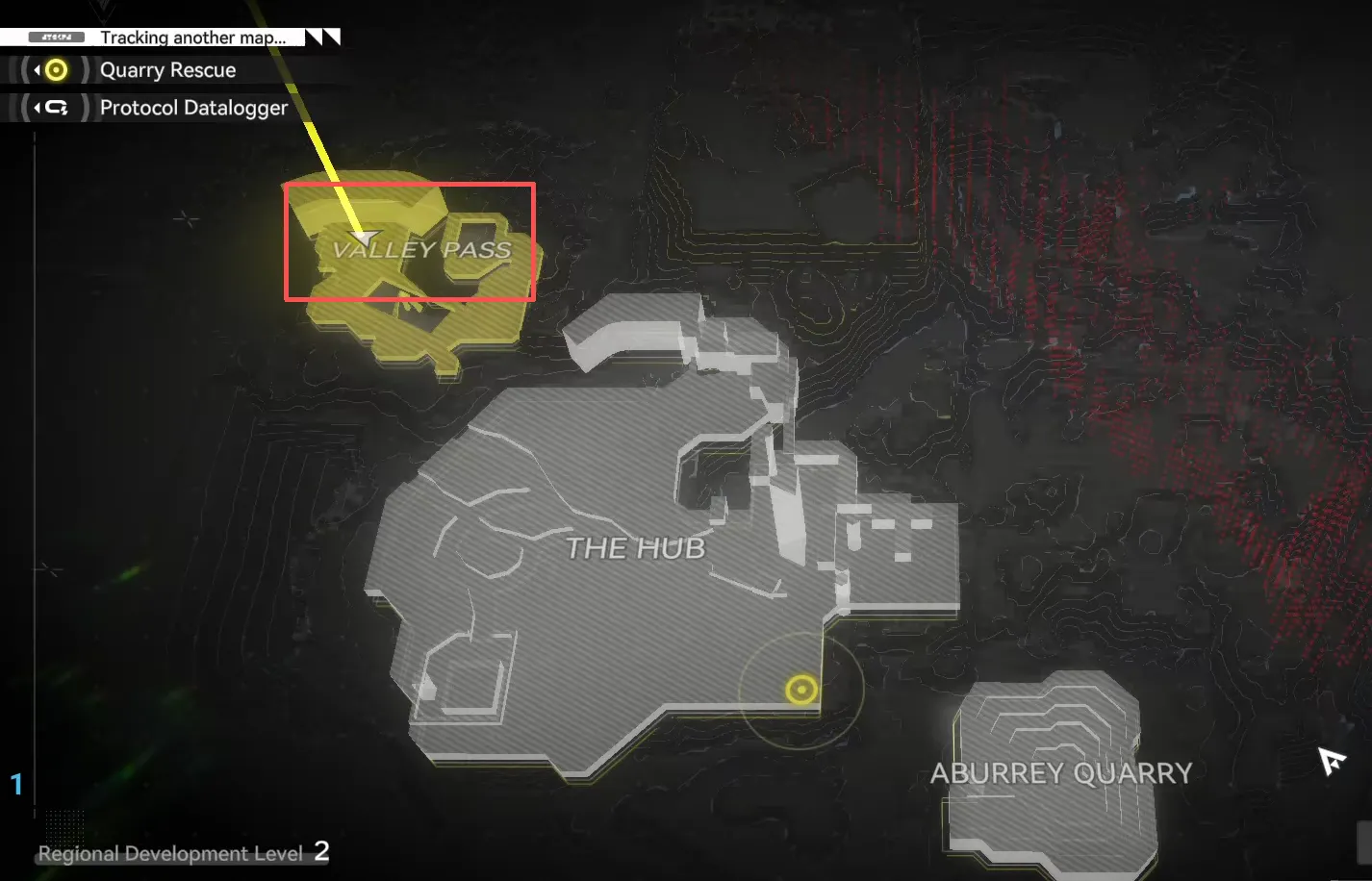The width and height of the screenshot is (1372, 881).
Task: Open The Hub area on the map
Action: (x=635, y=548)
